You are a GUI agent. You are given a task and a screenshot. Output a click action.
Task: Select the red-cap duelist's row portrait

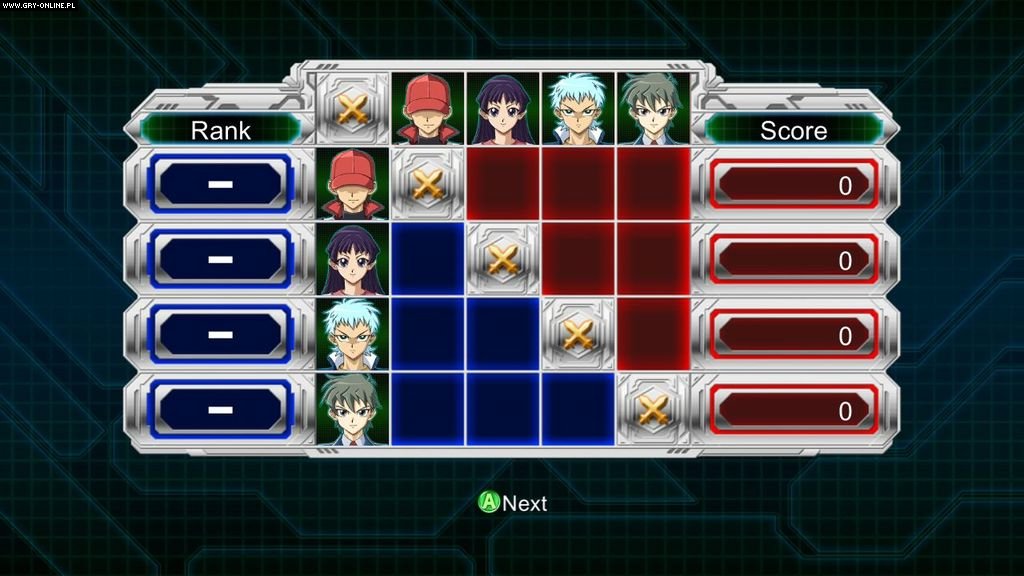353,184
